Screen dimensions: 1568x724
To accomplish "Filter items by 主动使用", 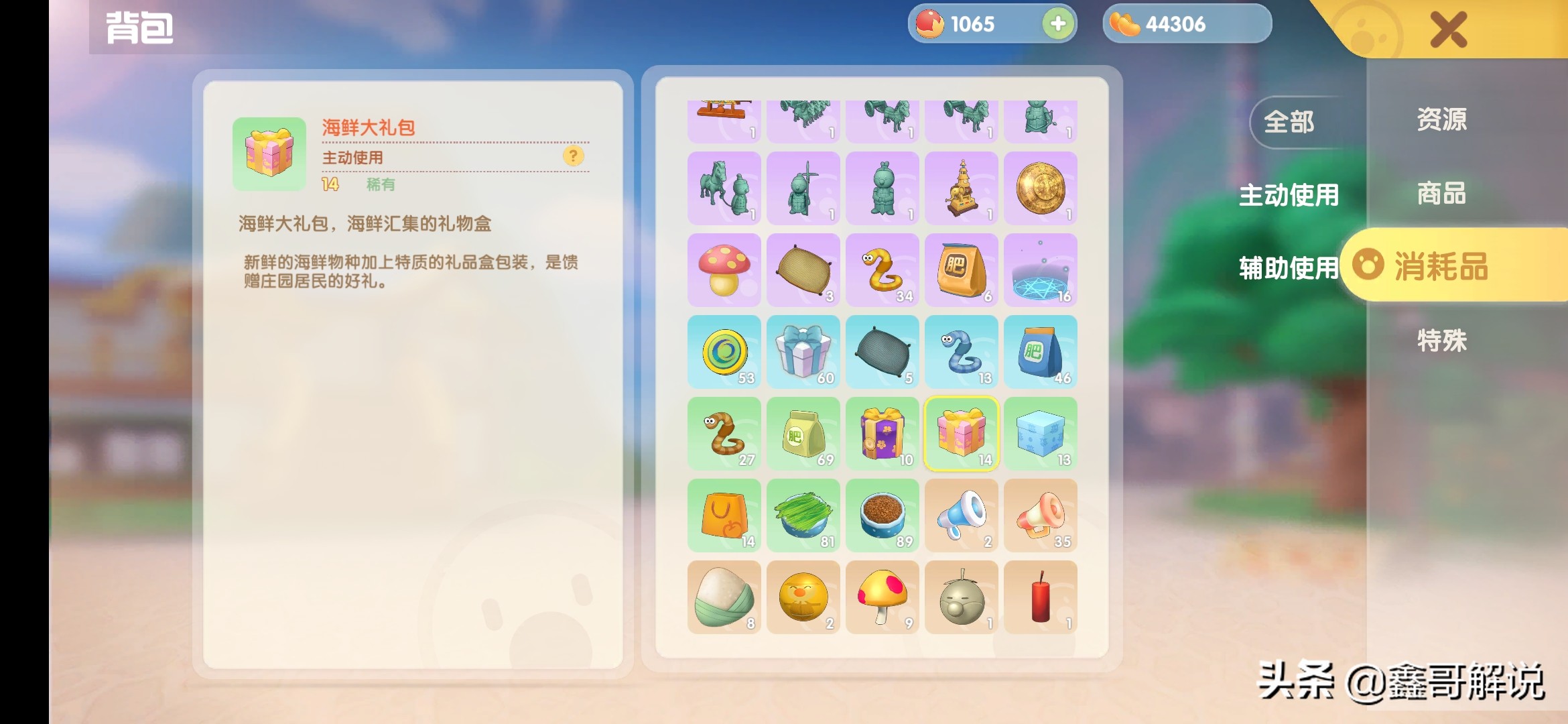I will 1290,196.
